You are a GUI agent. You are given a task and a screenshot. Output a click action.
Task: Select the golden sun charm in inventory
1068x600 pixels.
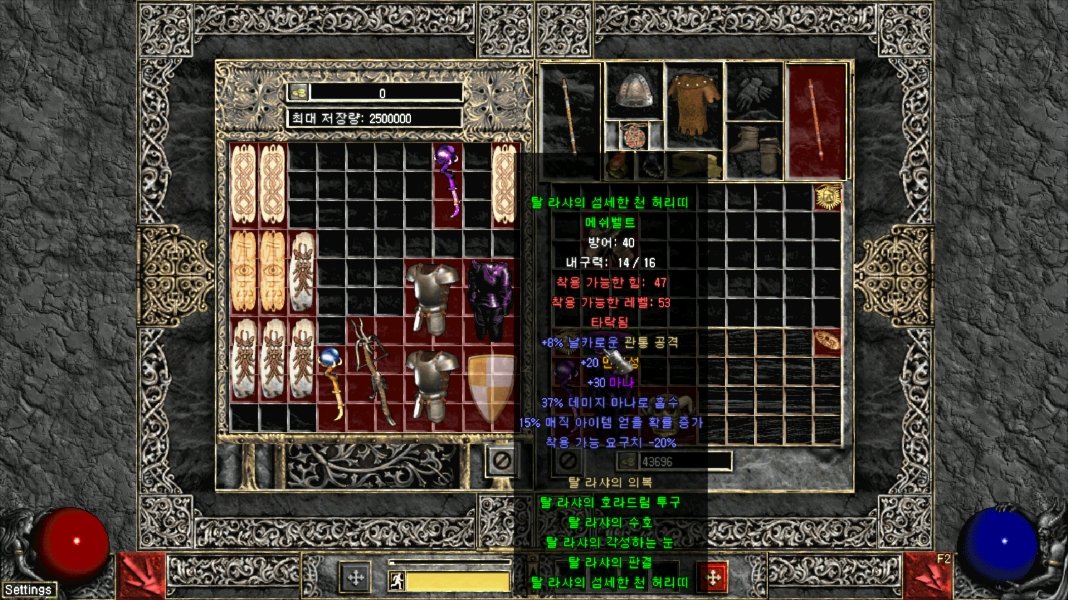pyautogui.click(x=827, y=197)
